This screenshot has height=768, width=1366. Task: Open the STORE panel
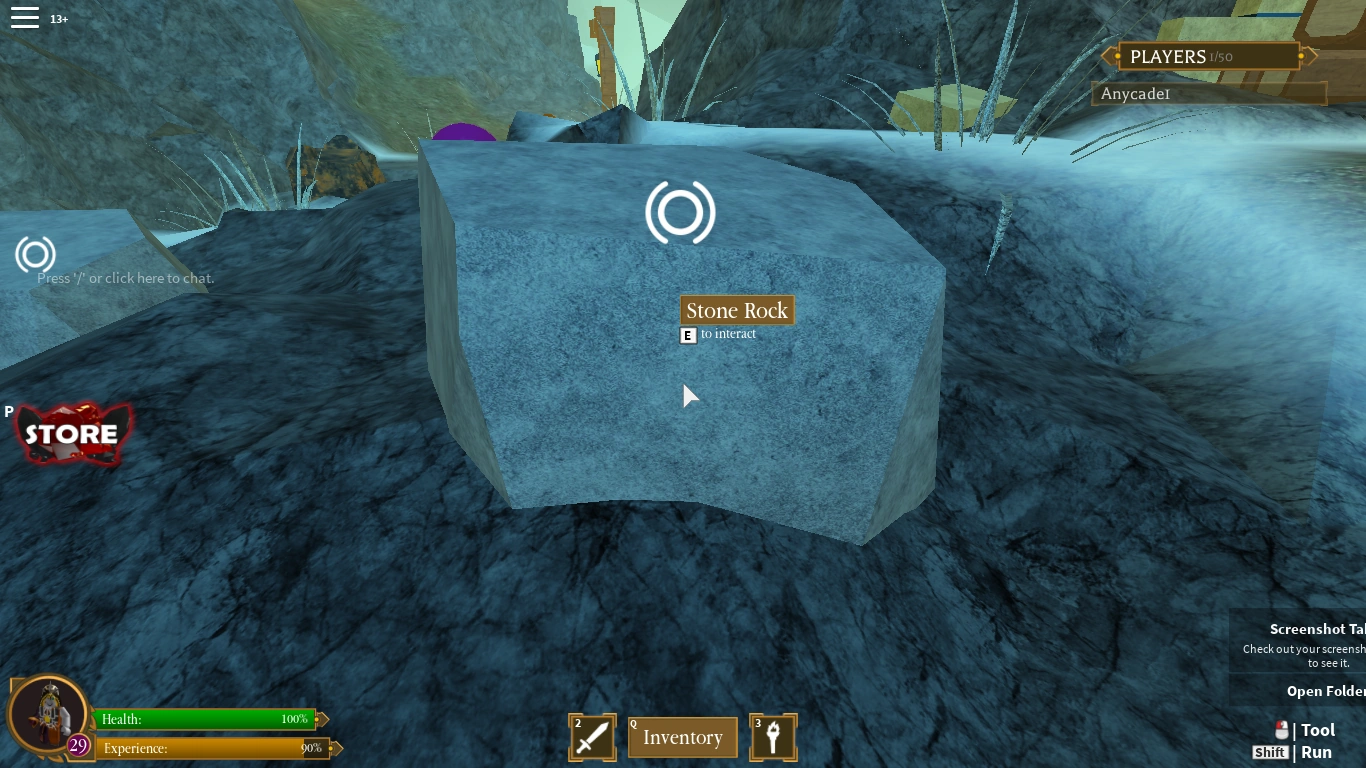point(72,434)
